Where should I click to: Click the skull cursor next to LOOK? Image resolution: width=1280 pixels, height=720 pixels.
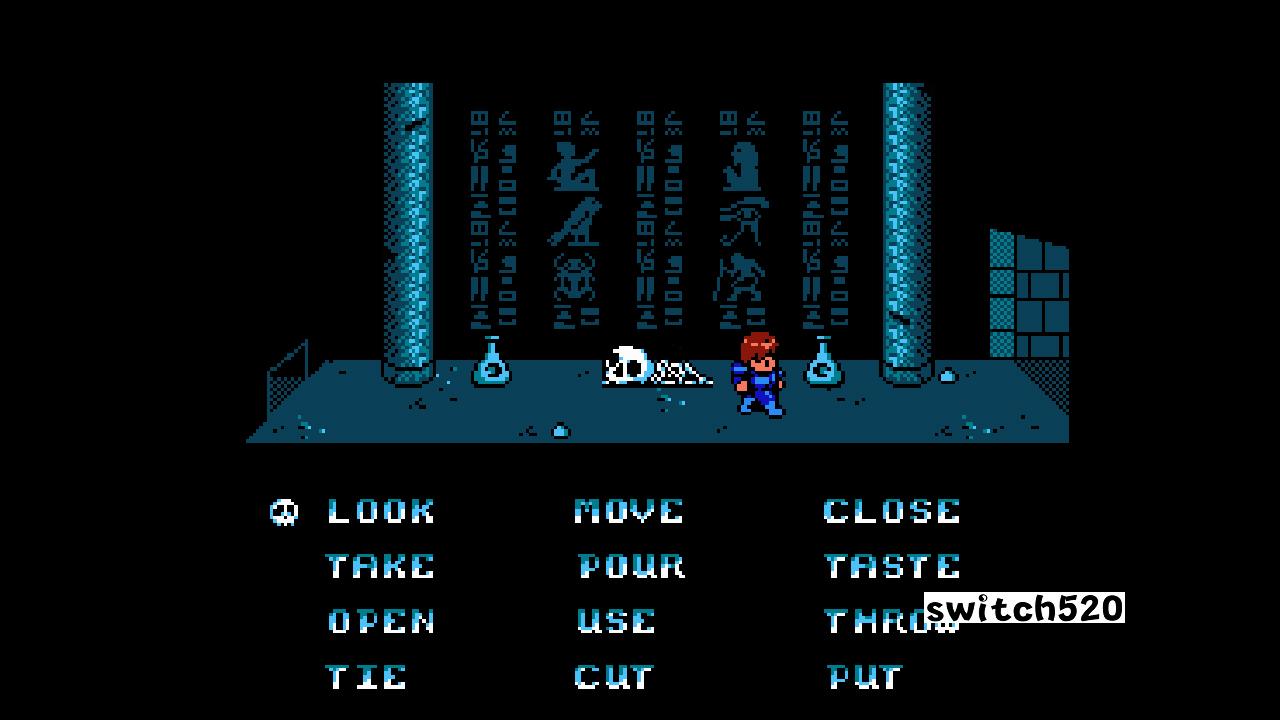[285, 511]
